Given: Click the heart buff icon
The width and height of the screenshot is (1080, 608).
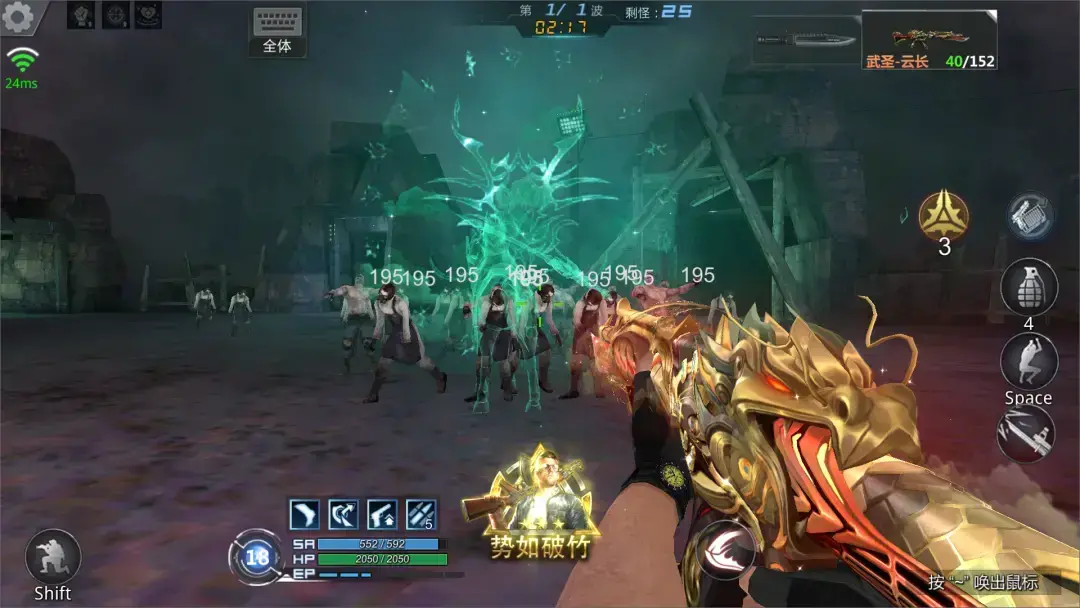Looking at the screenshot, I should click(147, 15).
